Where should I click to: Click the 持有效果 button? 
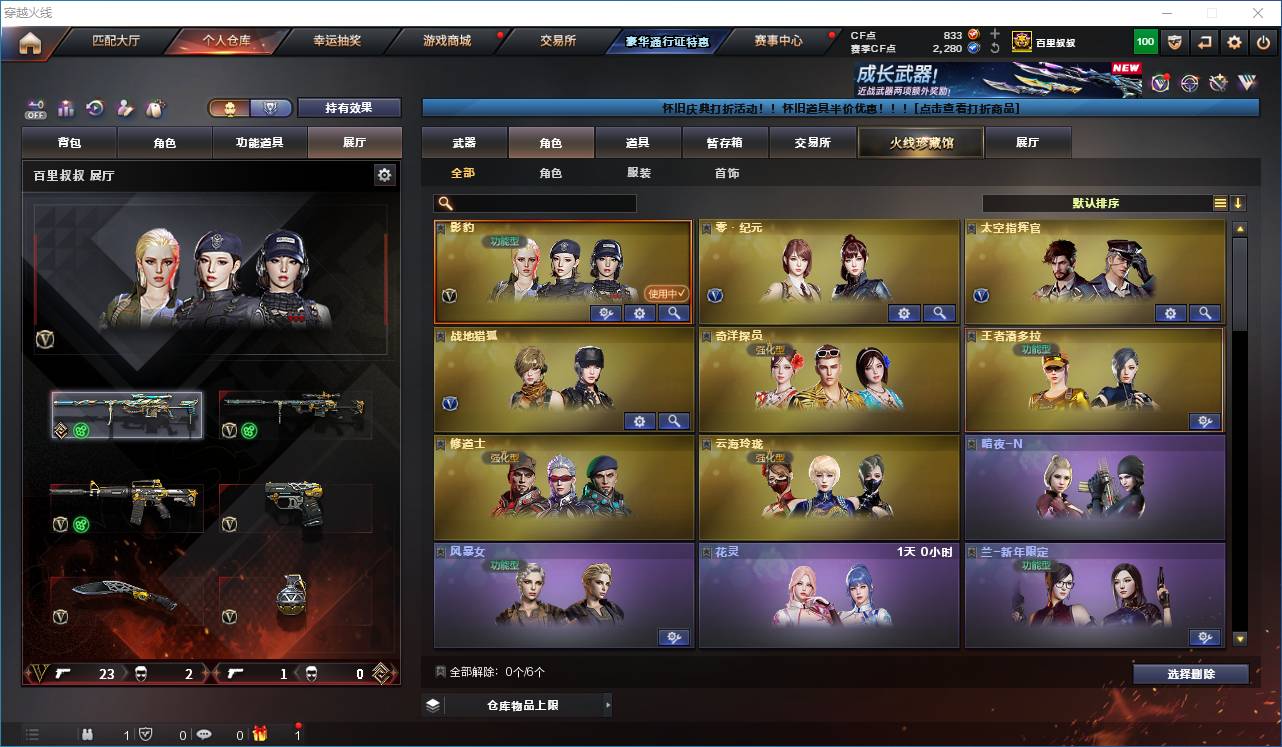(x=348, y=107)
